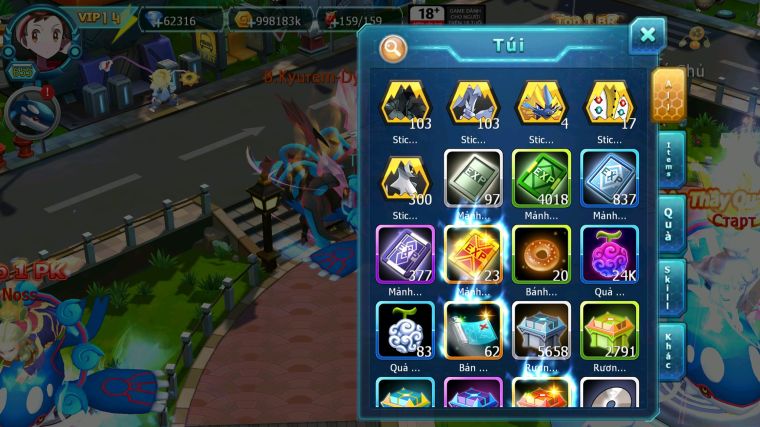Select the blue EXP fragment (837)
Screen dimensions: 760x427
tap(609, 179)
